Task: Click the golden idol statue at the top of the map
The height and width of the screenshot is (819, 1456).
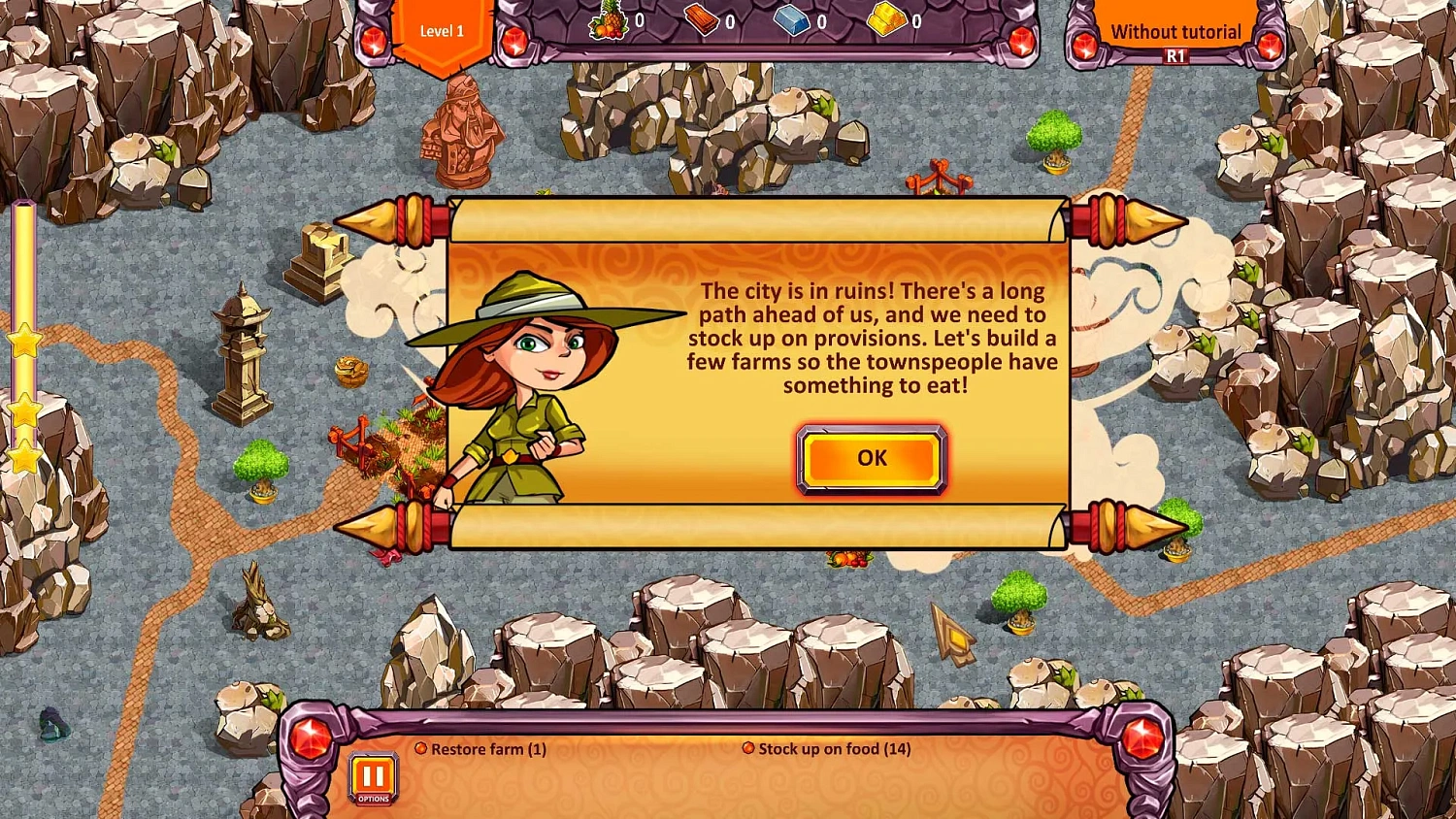Action: point(463,136)
